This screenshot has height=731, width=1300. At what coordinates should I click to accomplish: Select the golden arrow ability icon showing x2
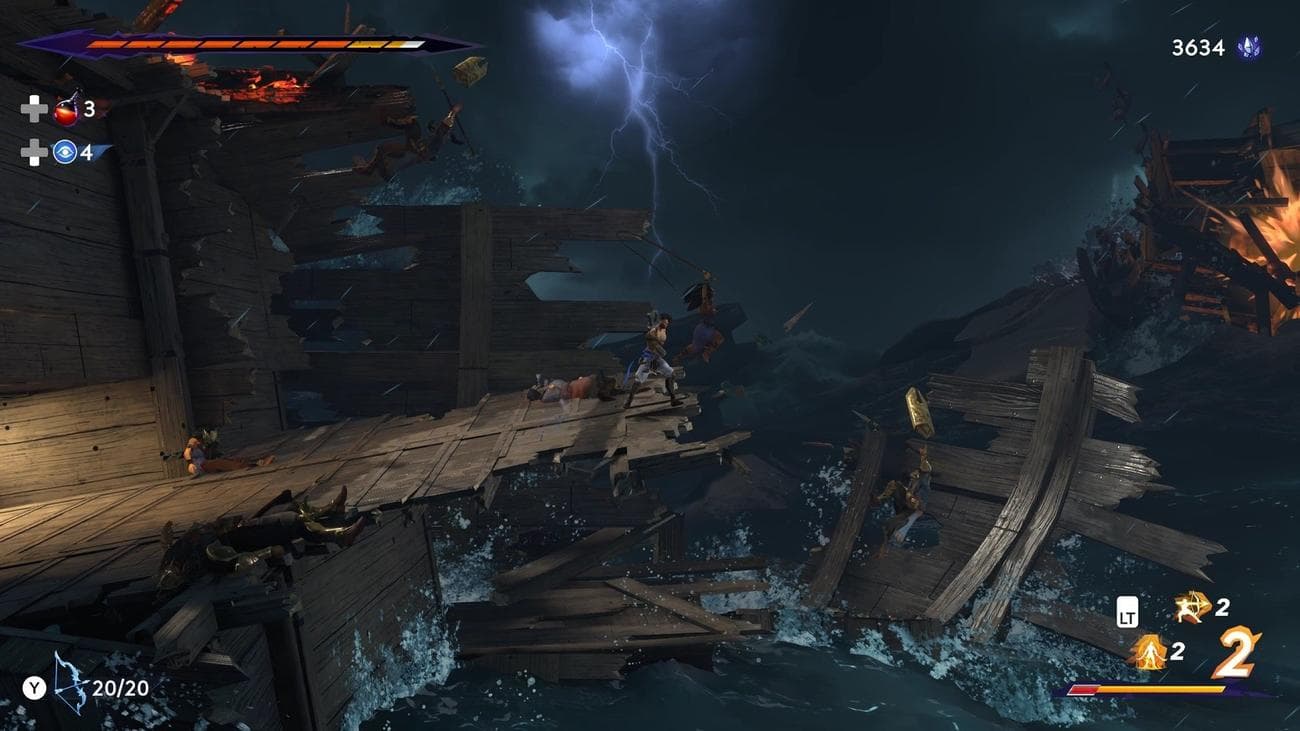pos(1190,608)
